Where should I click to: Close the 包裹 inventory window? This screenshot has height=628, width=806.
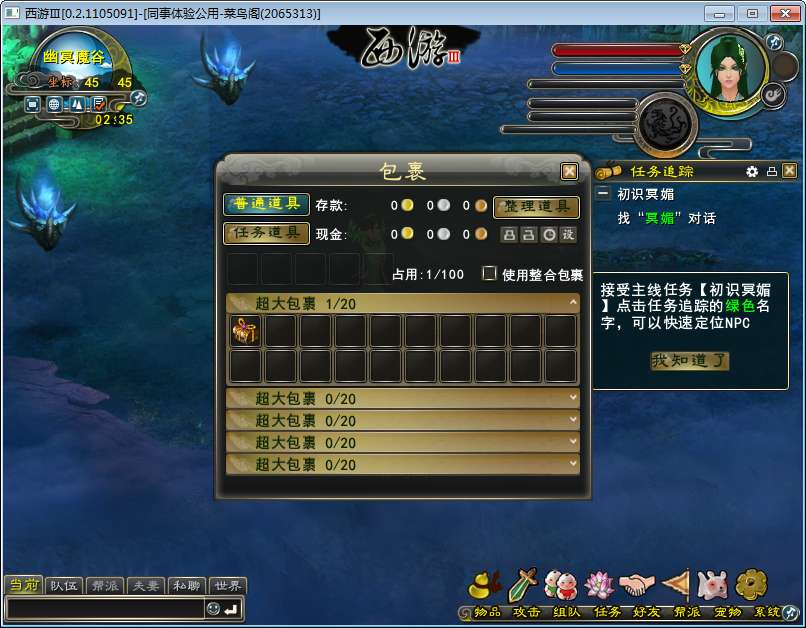pyautogui.click(x=569, y=171)
